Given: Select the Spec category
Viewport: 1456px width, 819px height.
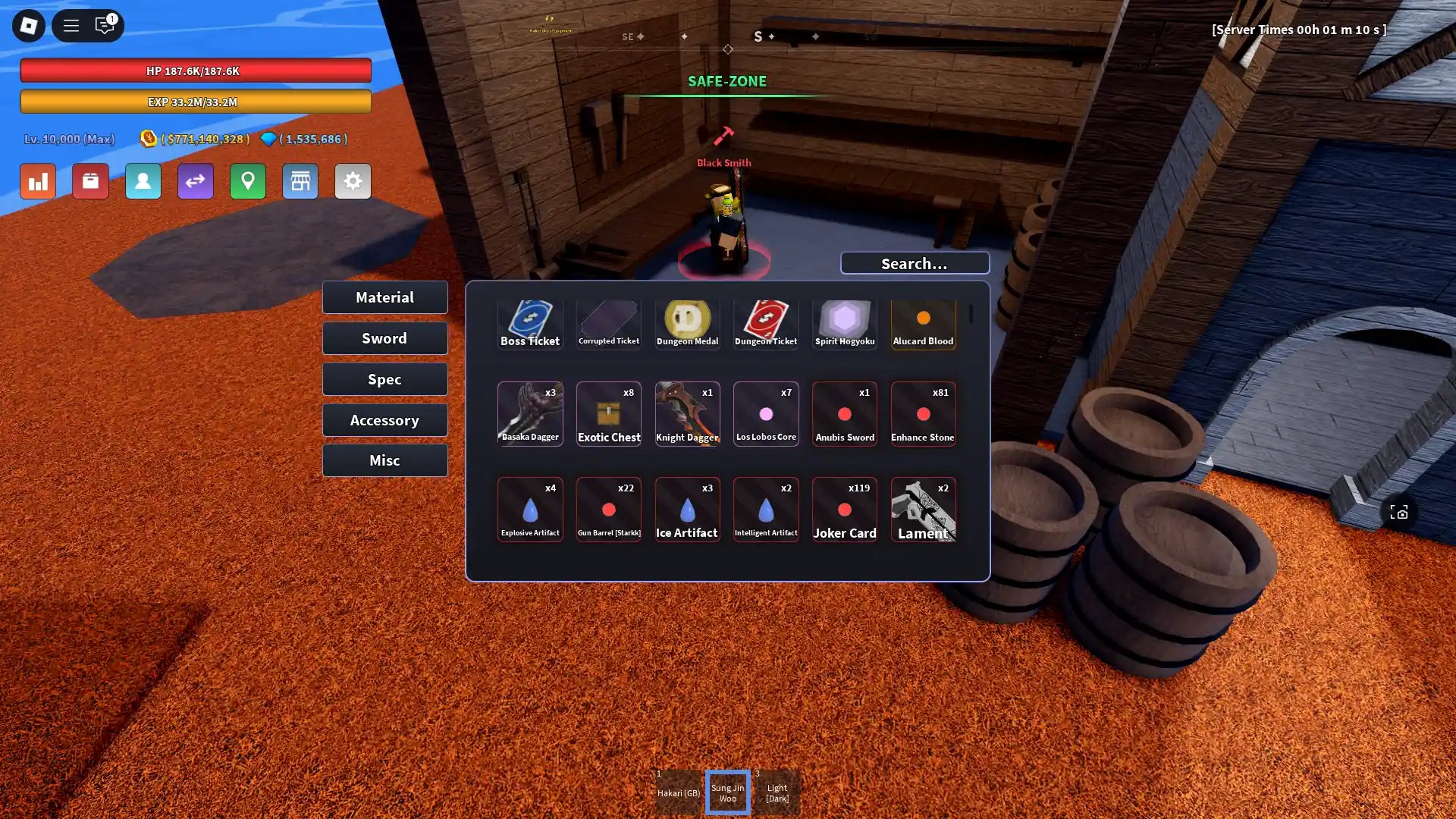Looking at the screenshot, I should point(384,379).
